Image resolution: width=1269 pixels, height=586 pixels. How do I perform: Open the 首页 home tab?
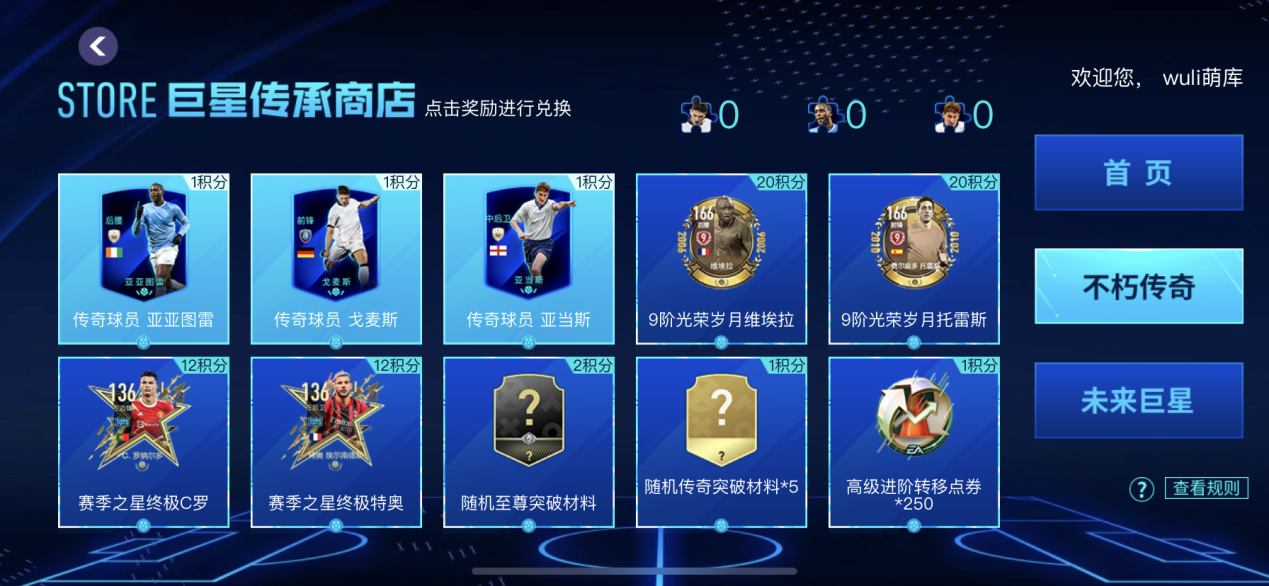click(1138, 173)
